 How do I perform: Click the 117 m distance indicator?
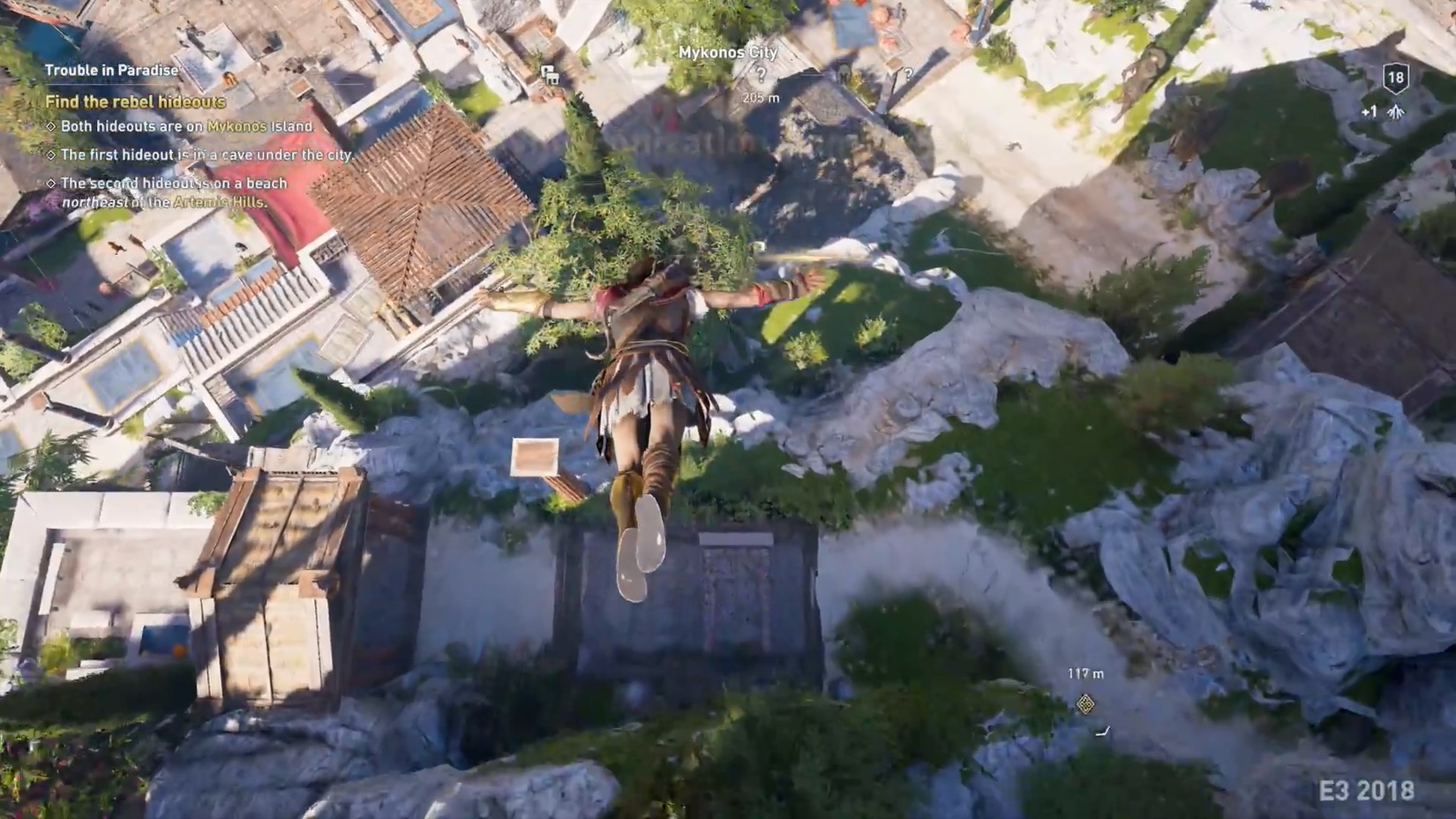(x=1085, y=673)
